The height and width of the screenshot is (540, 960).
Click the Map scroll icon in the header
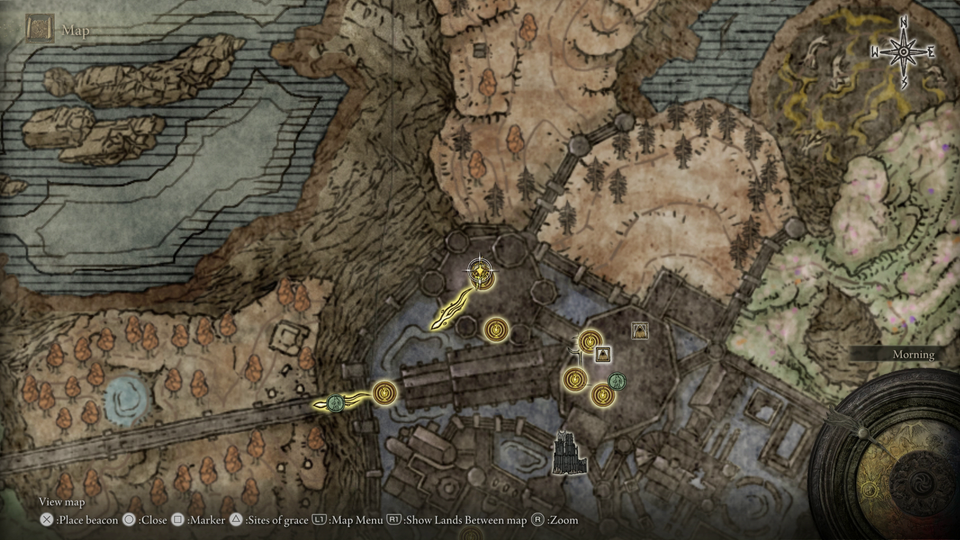(40, 29)
